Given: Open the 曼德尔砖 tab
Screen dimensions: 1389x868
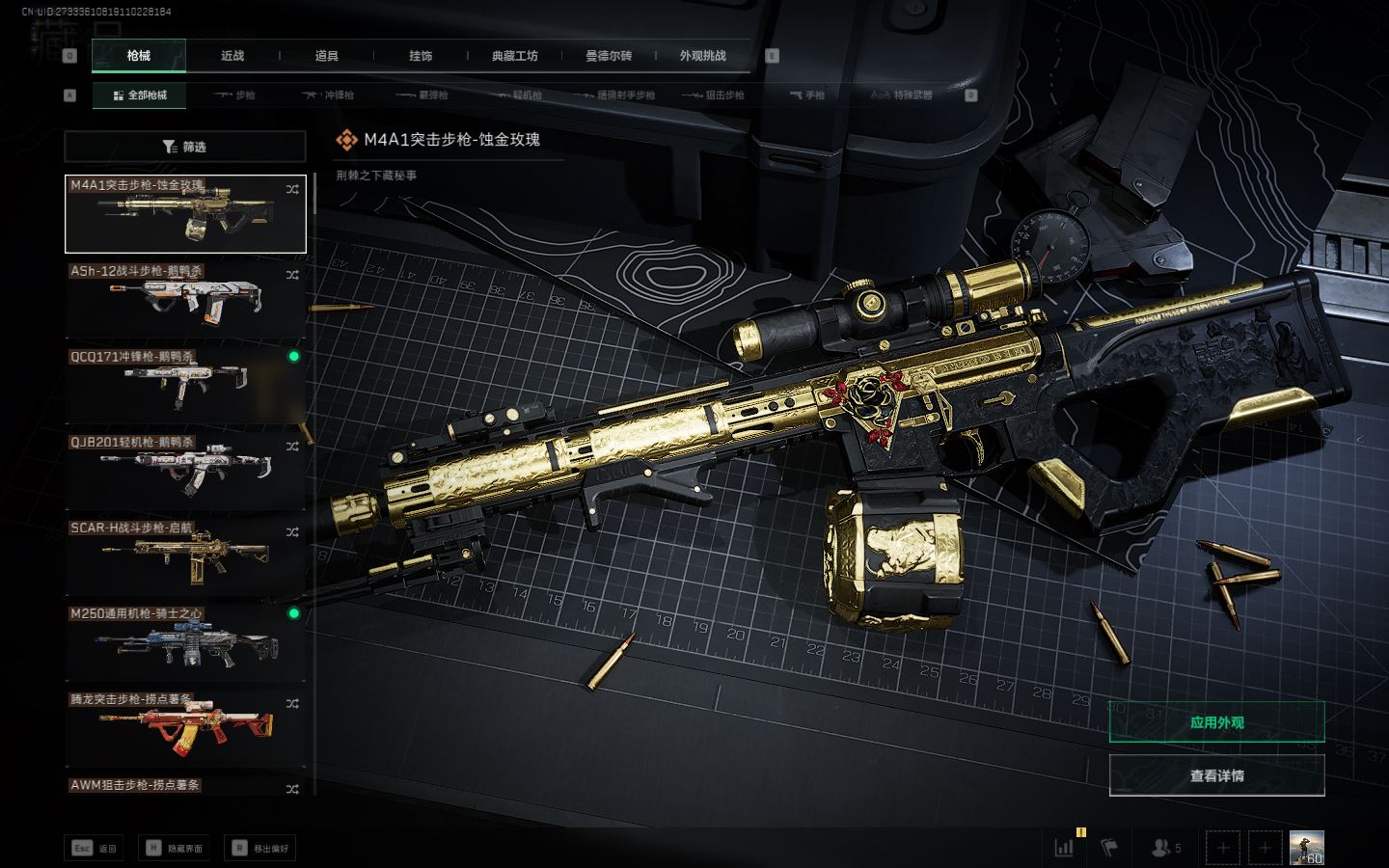Looking at the screenshot, I should 609,56.
